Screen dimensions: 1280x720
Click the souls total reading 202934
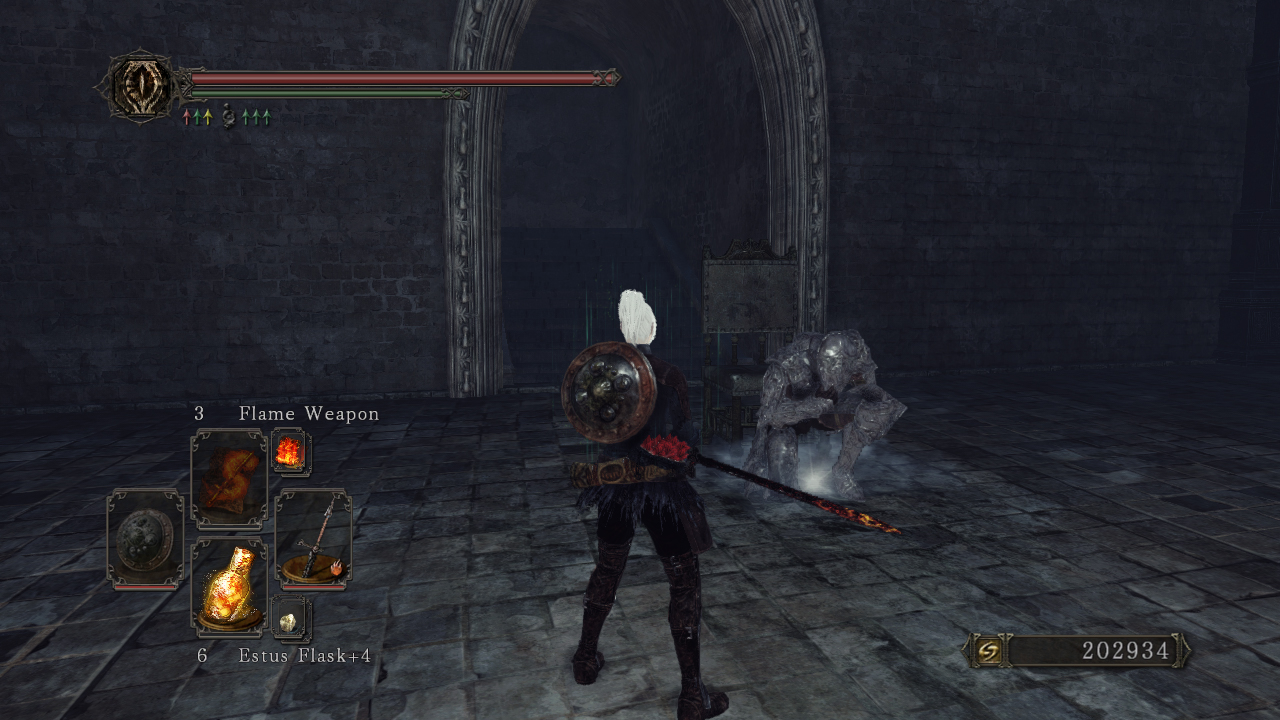(1125, 650)
